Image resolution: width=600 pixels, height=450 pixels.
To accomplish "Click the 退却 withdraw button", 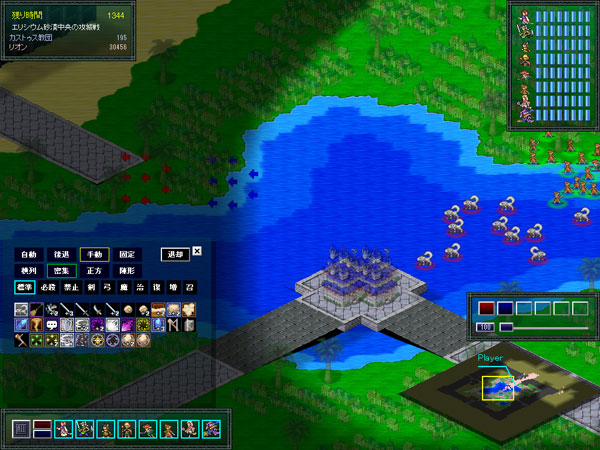I will coord(175,255).
